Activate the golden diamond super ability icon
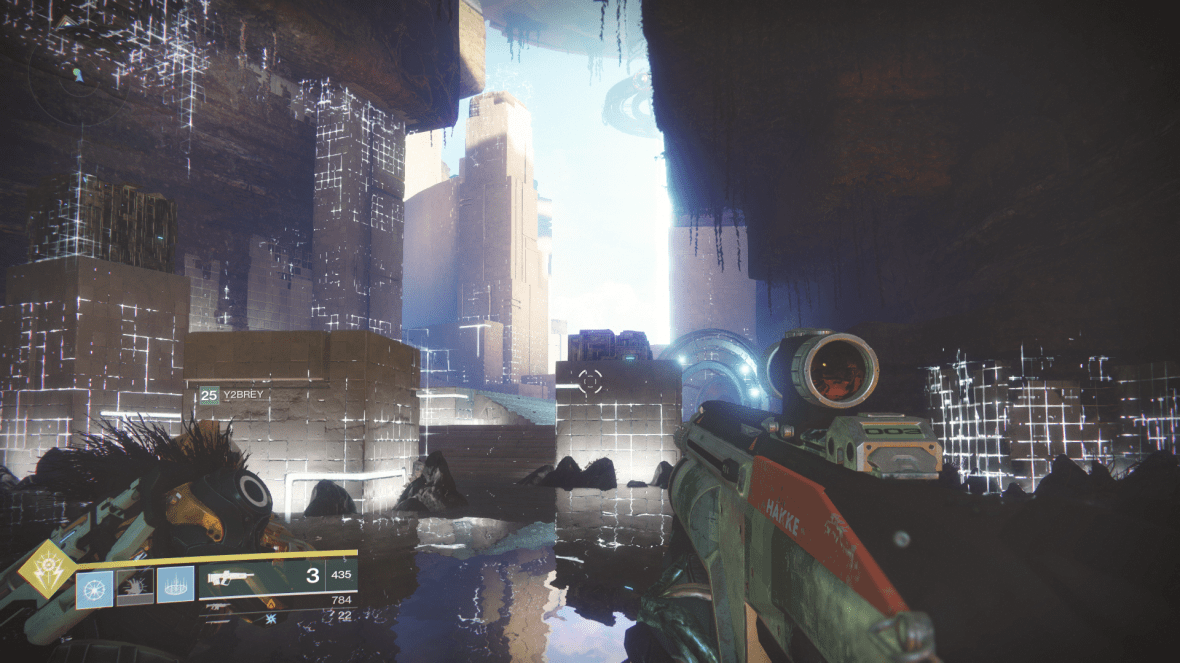This screenshot has width=1180, height=663. 44,575
